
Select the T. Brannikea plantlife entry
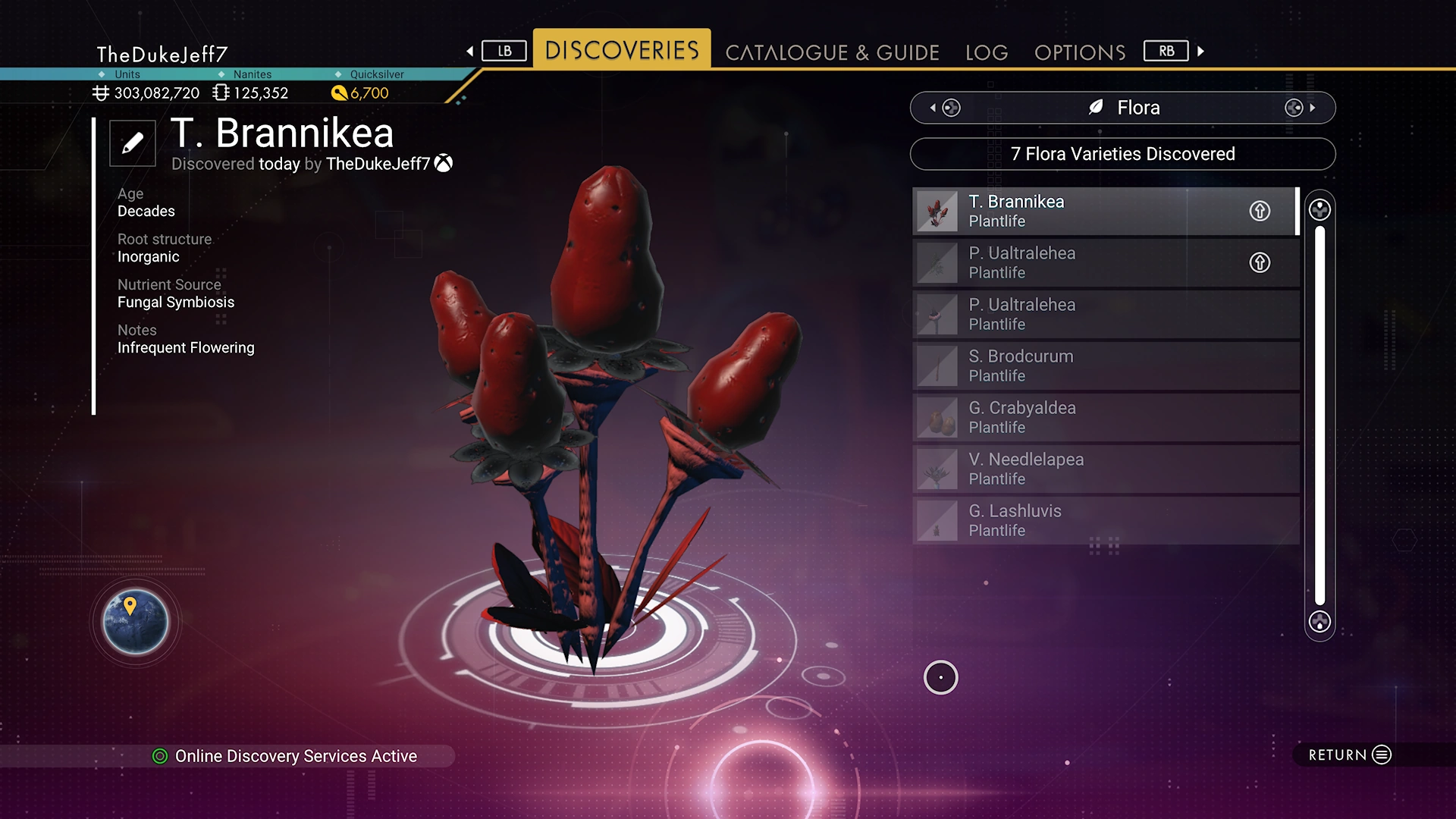click(1077, 211)
